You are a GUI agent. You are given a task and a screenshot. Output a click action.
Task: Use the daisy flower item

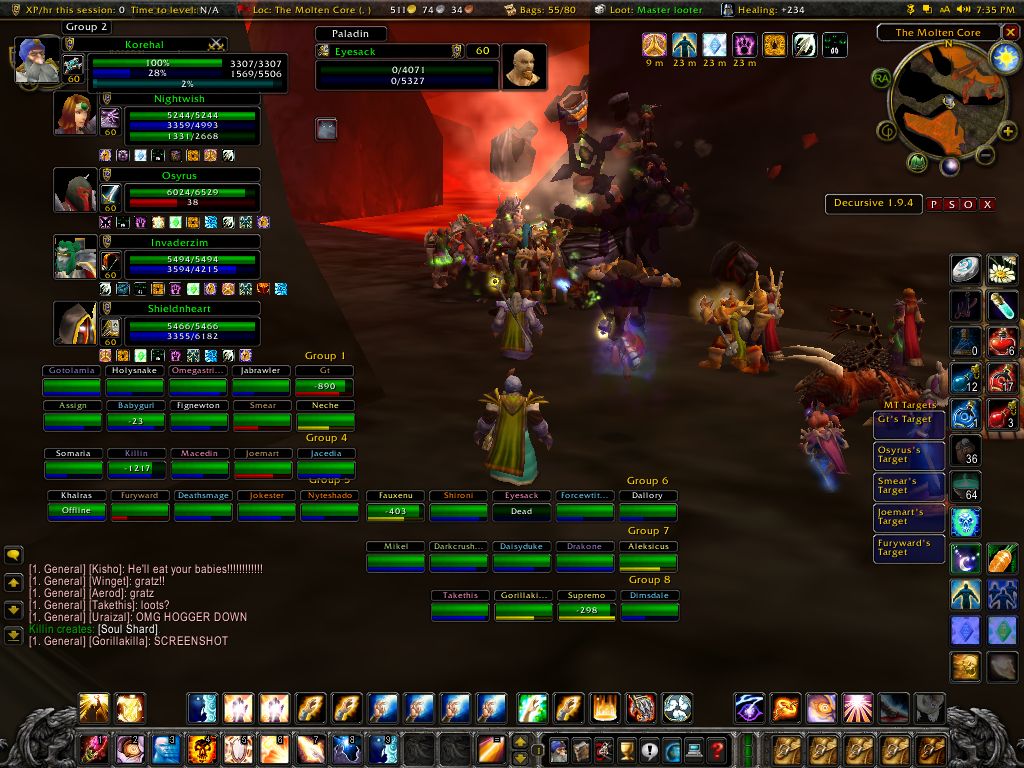coord(1002,269)
